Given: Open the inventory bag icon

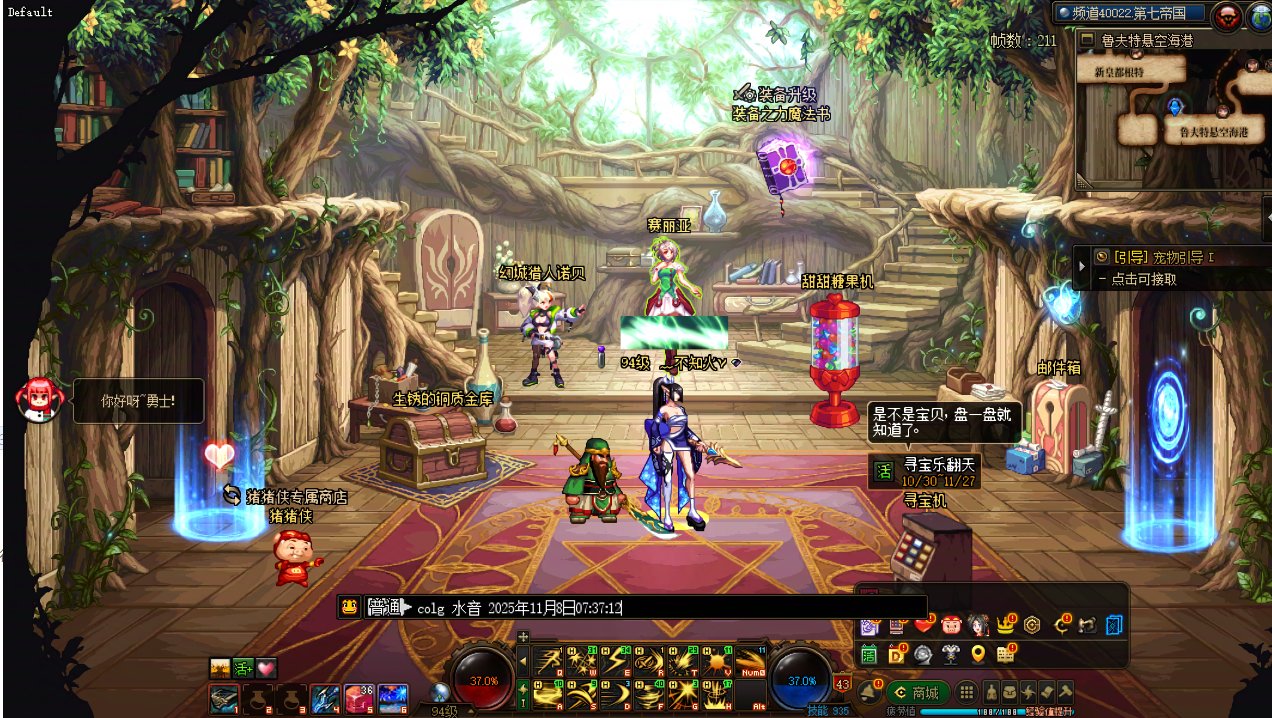Looking at the screenshot, I should pos(1010,692).
